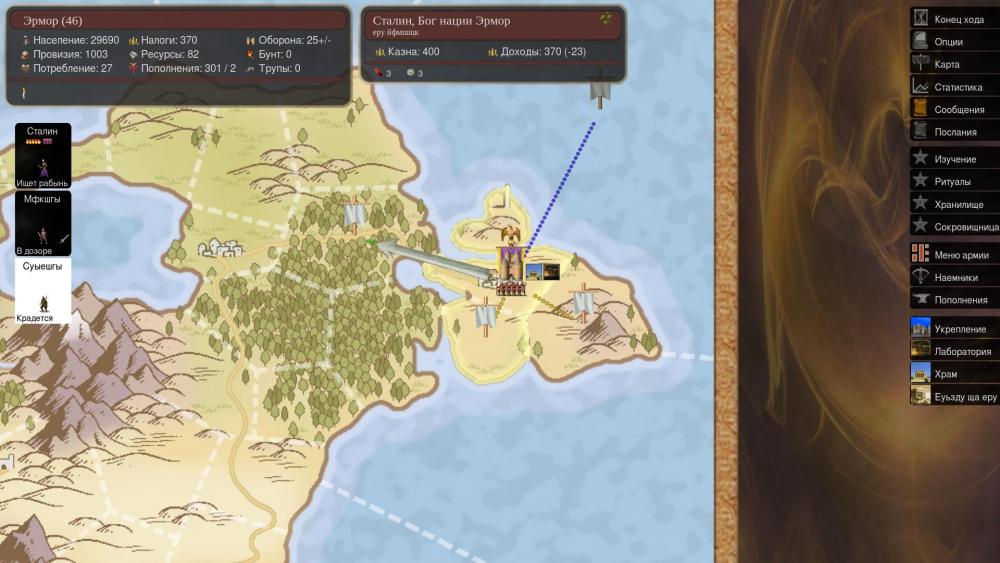Choose the Наемники mercenaries entry

click(x=955, y=277)
